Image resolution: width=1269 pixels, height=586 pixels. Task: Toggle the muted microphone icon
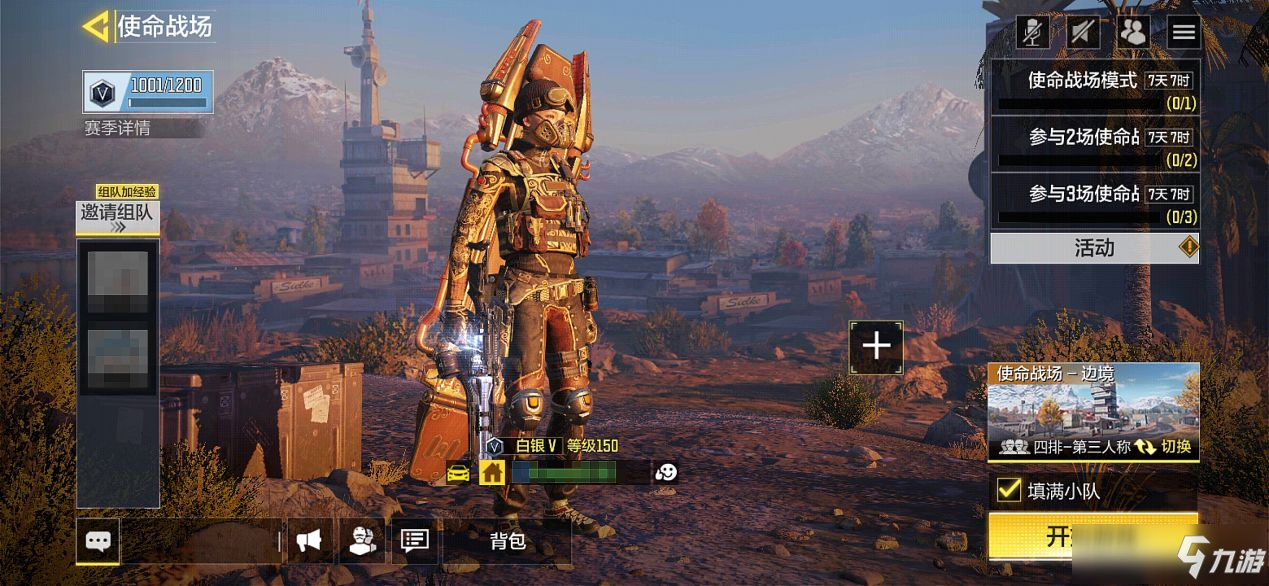point(1033,32)
